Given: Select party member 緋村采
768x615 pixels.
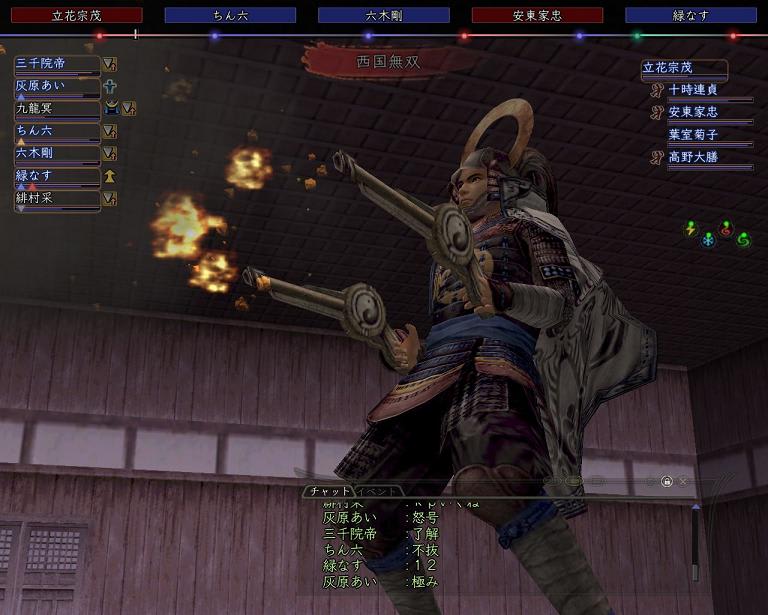Looking at the screenshot, I should click(x=57, y=198).
